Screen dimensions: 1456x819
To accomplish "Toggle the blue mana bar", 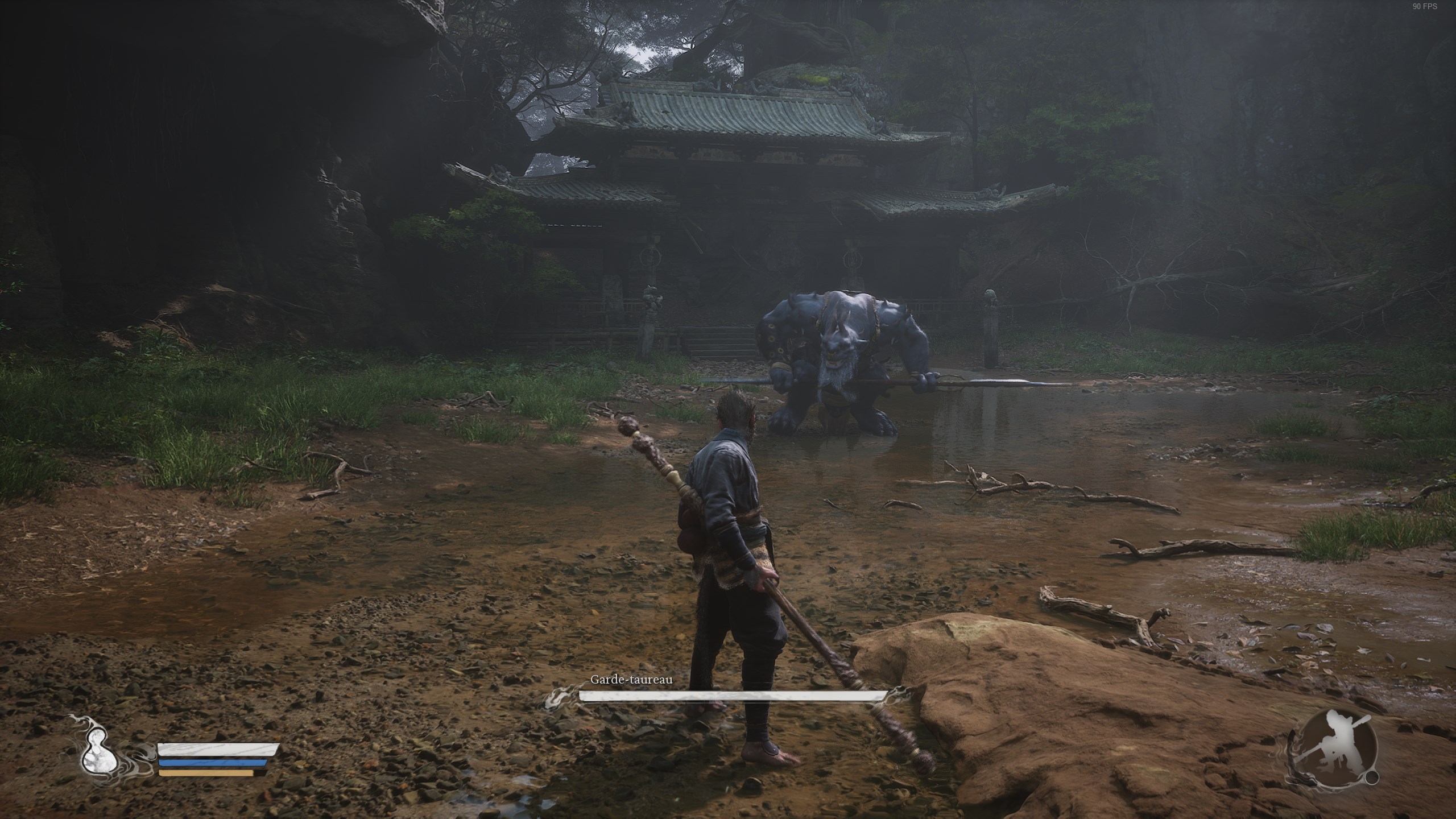I will pyautogui.click(x=216, y=764).
